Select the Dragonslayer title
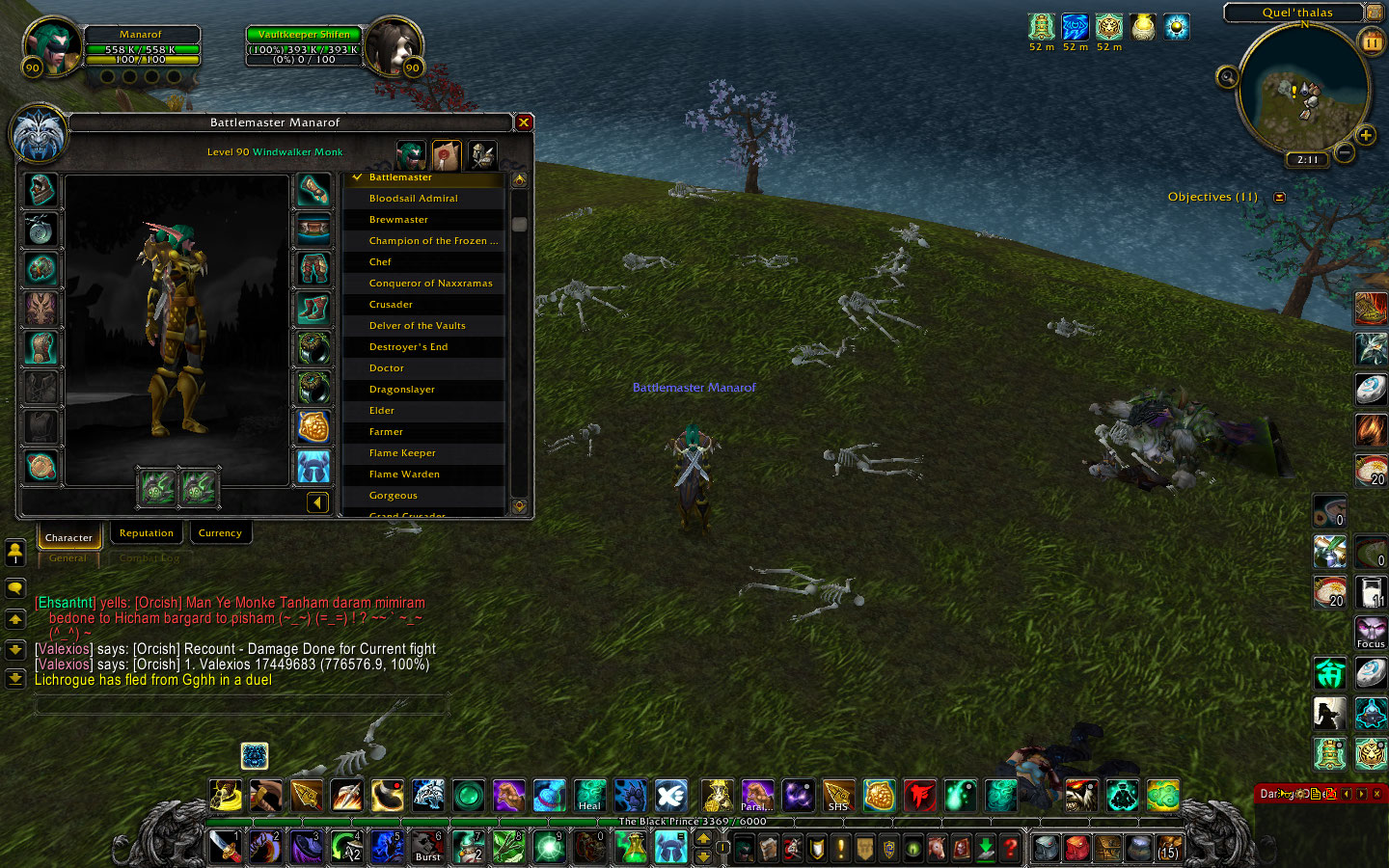1389x868 pixels. [x=401, y=390]
